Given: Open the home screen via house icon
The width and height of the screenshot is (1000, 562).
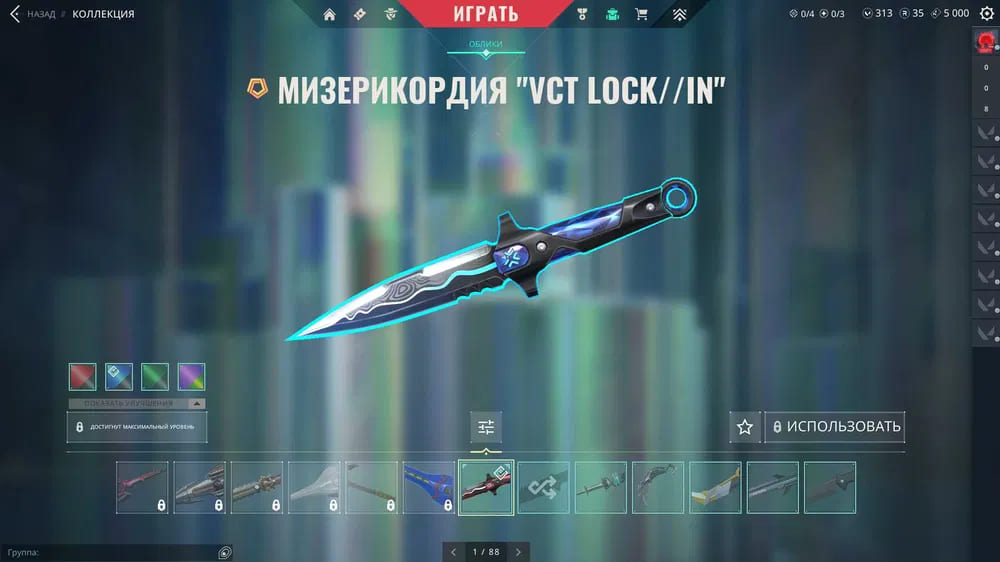Looking at the screenshot, I should [x=330, y=14].
